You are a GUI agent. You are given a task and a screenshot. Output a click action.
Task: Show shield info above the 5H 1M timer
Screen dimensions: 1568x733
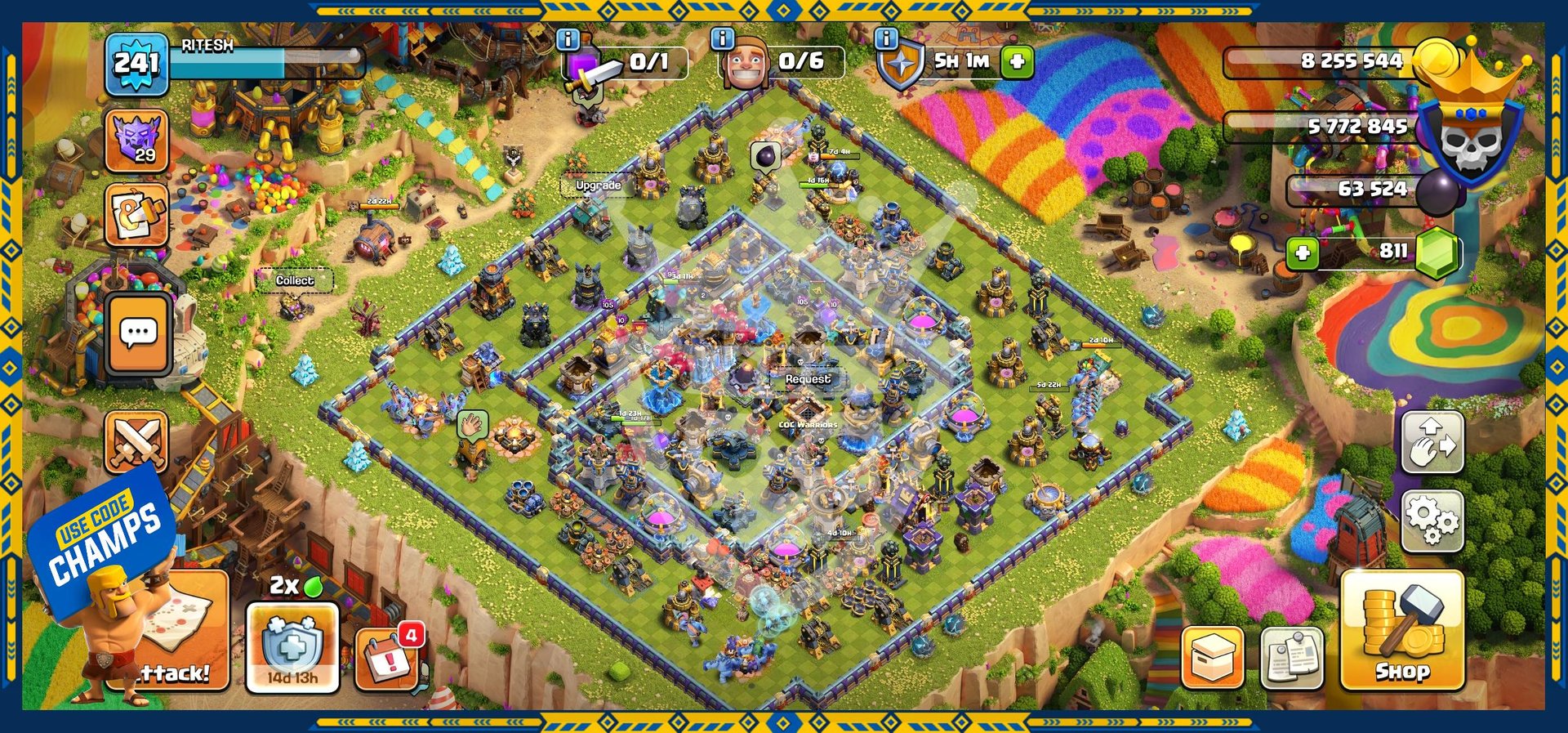pos(886,38)
